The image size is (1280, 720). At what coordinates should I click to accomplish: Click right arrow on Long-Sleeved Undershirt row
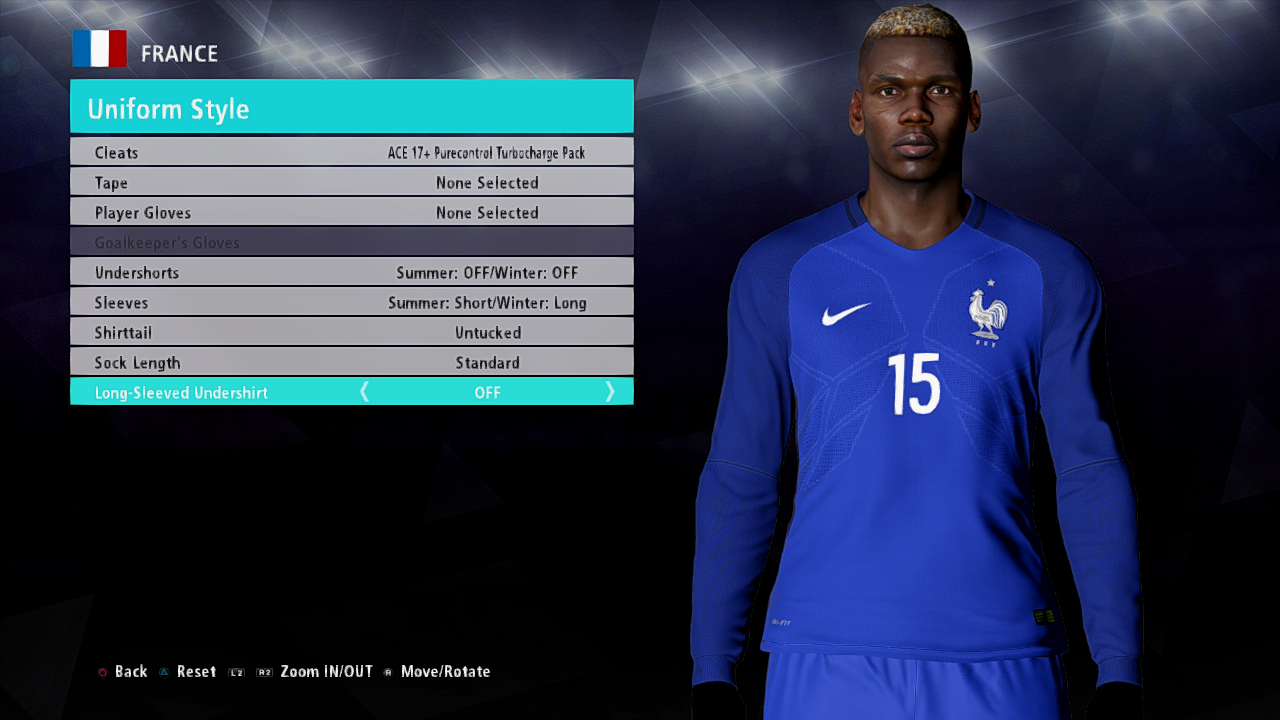[610, 392]
